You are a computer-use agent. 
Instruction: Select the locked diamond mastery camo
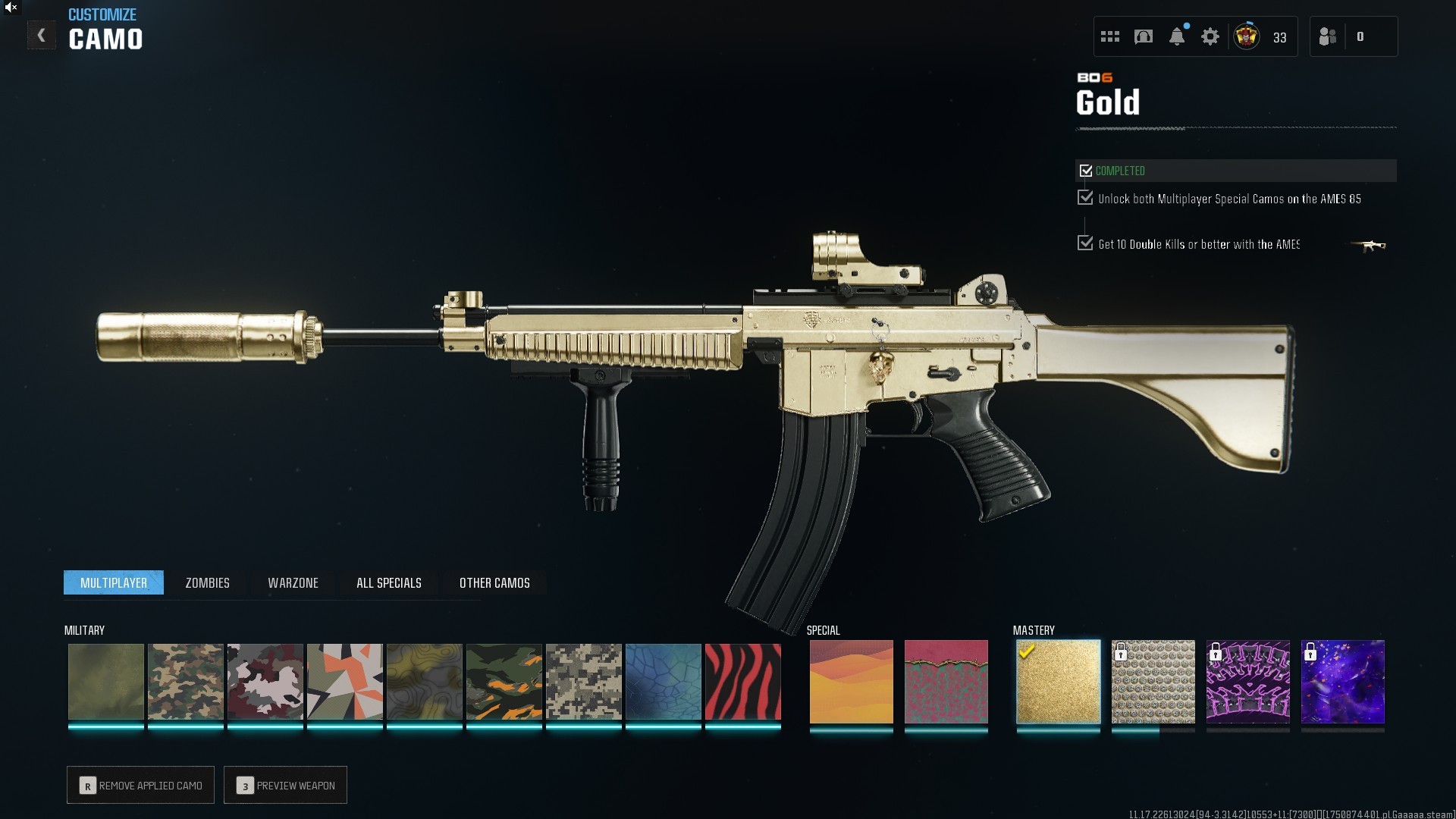(1153, 681)
